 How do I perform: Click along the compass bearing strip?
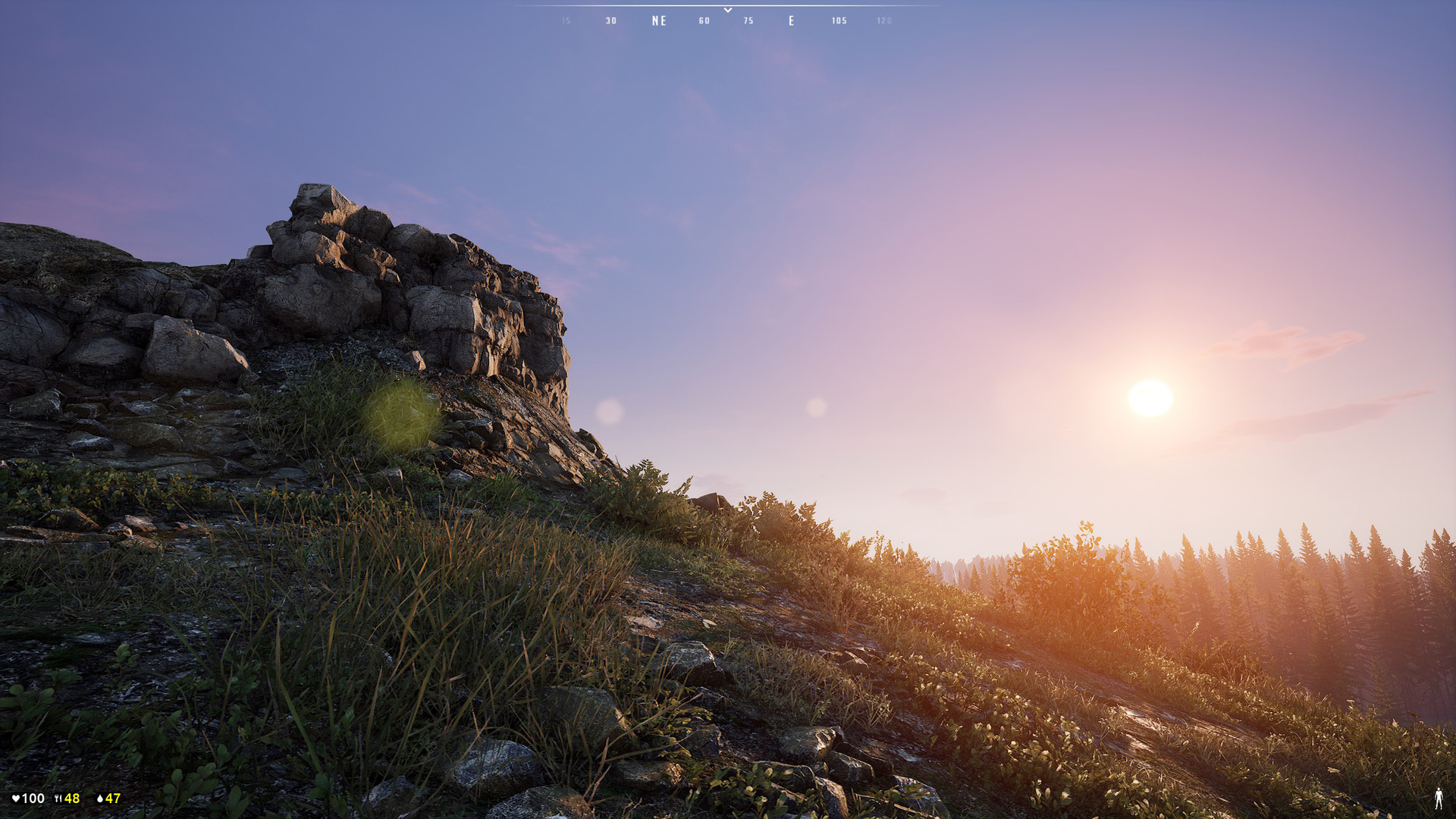tap(727, 20)
